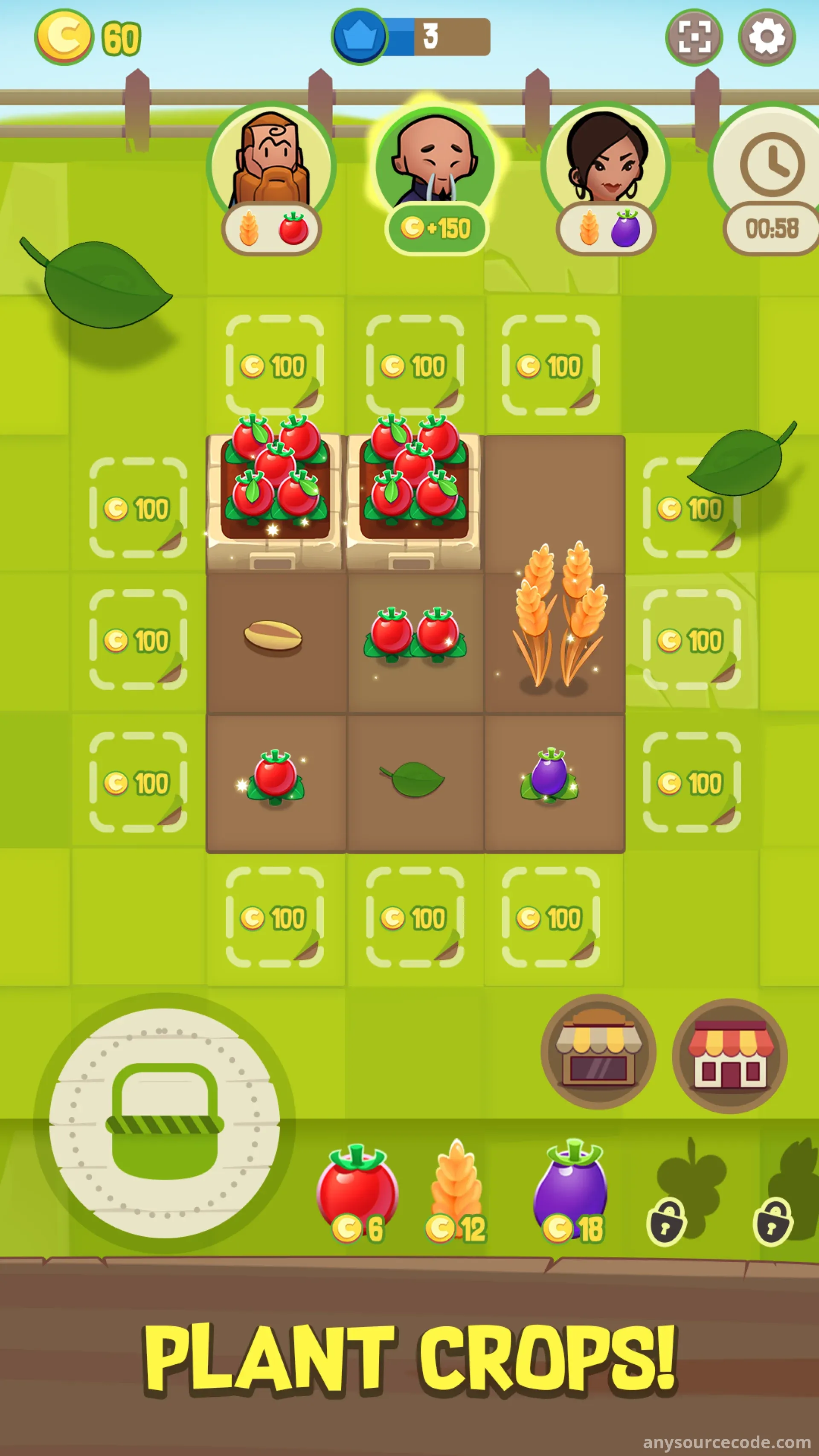This screenshot has width=819, height=1456.
Task: Toggle fullscreen mode icon
Action: (694, 37)
